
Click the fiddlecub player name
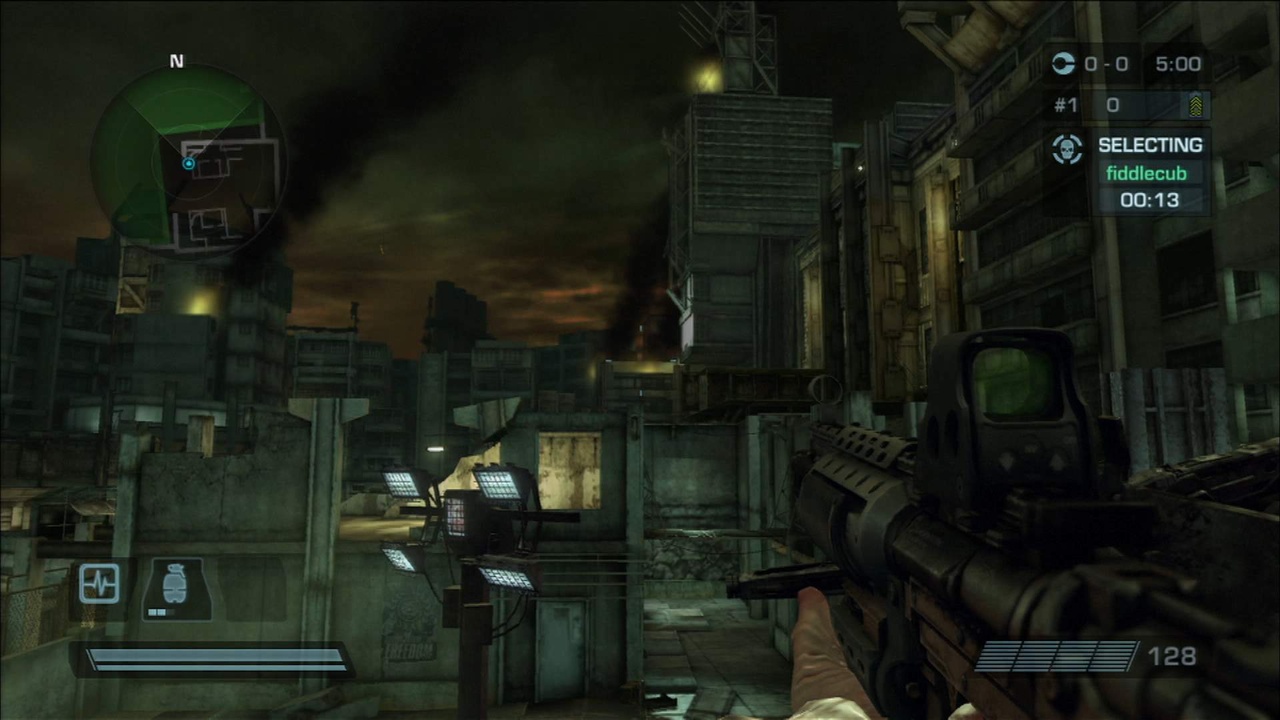1147,173
